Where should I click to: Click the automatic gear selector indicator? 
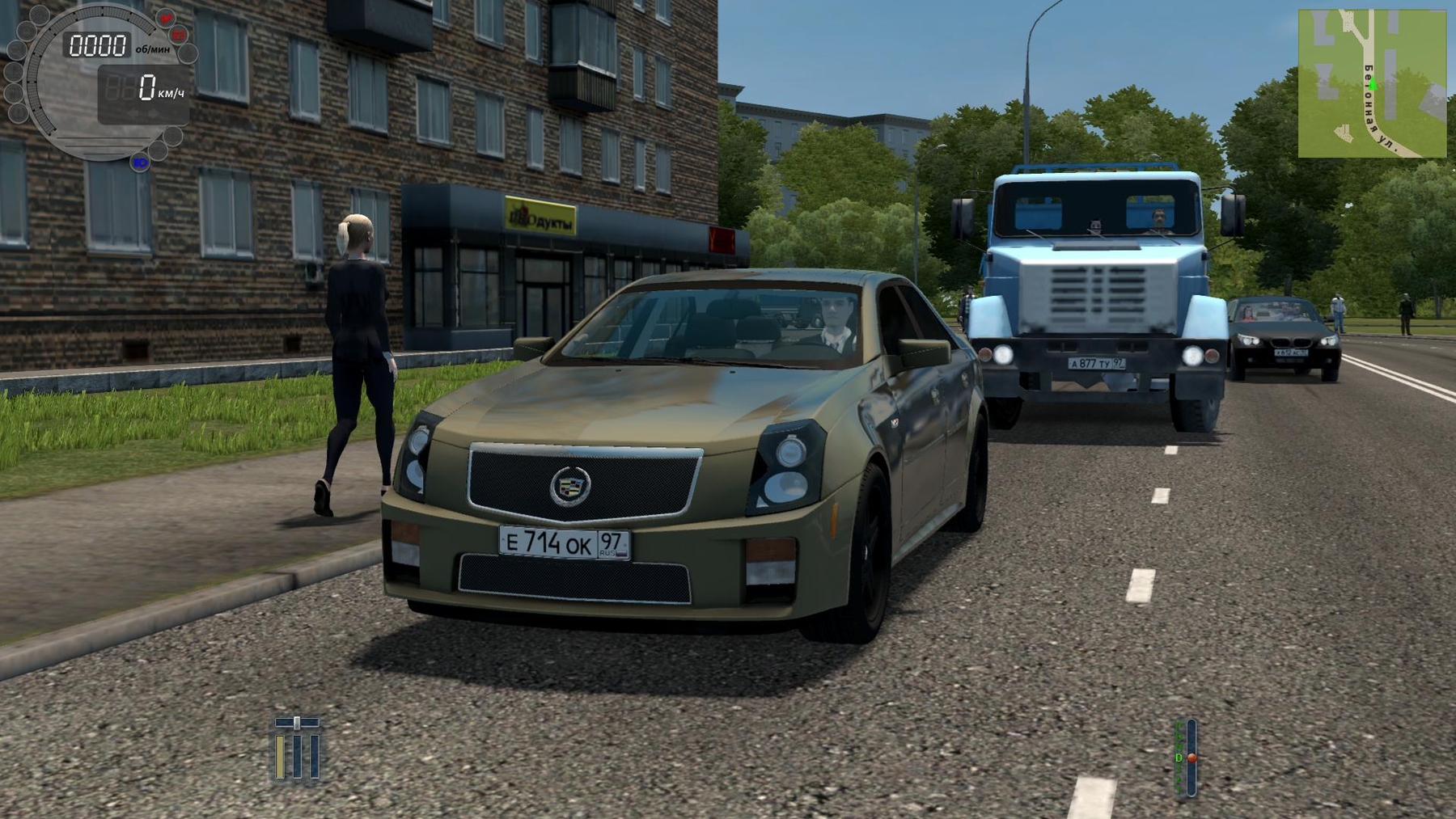pyautogui.click(x=1185, y=758)
